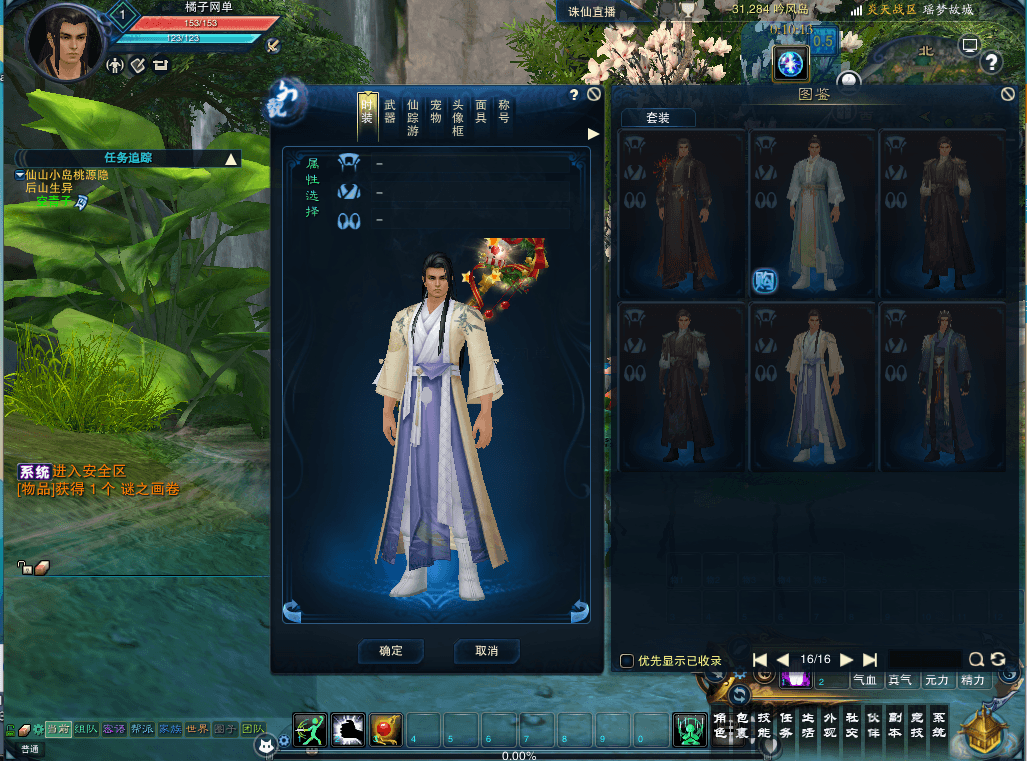Open help for the appearance panel

pos(574,95)
